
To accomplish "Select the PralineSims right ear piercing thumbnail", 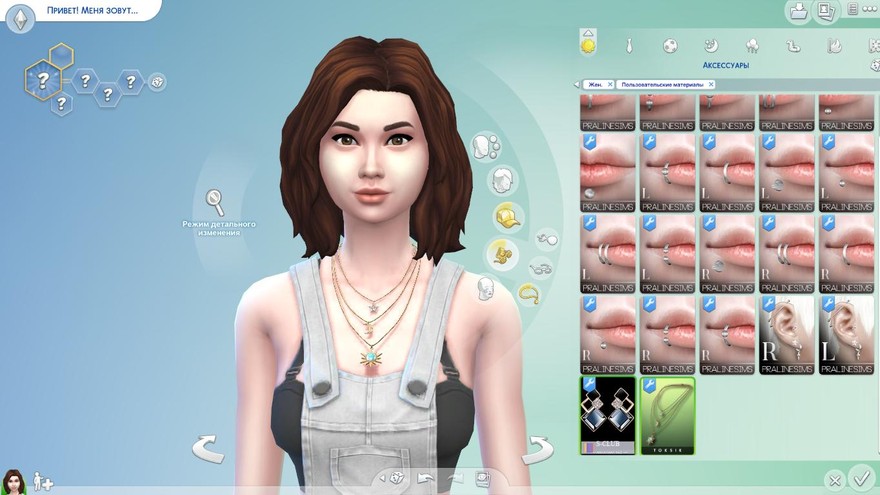I will click(787, 335).
